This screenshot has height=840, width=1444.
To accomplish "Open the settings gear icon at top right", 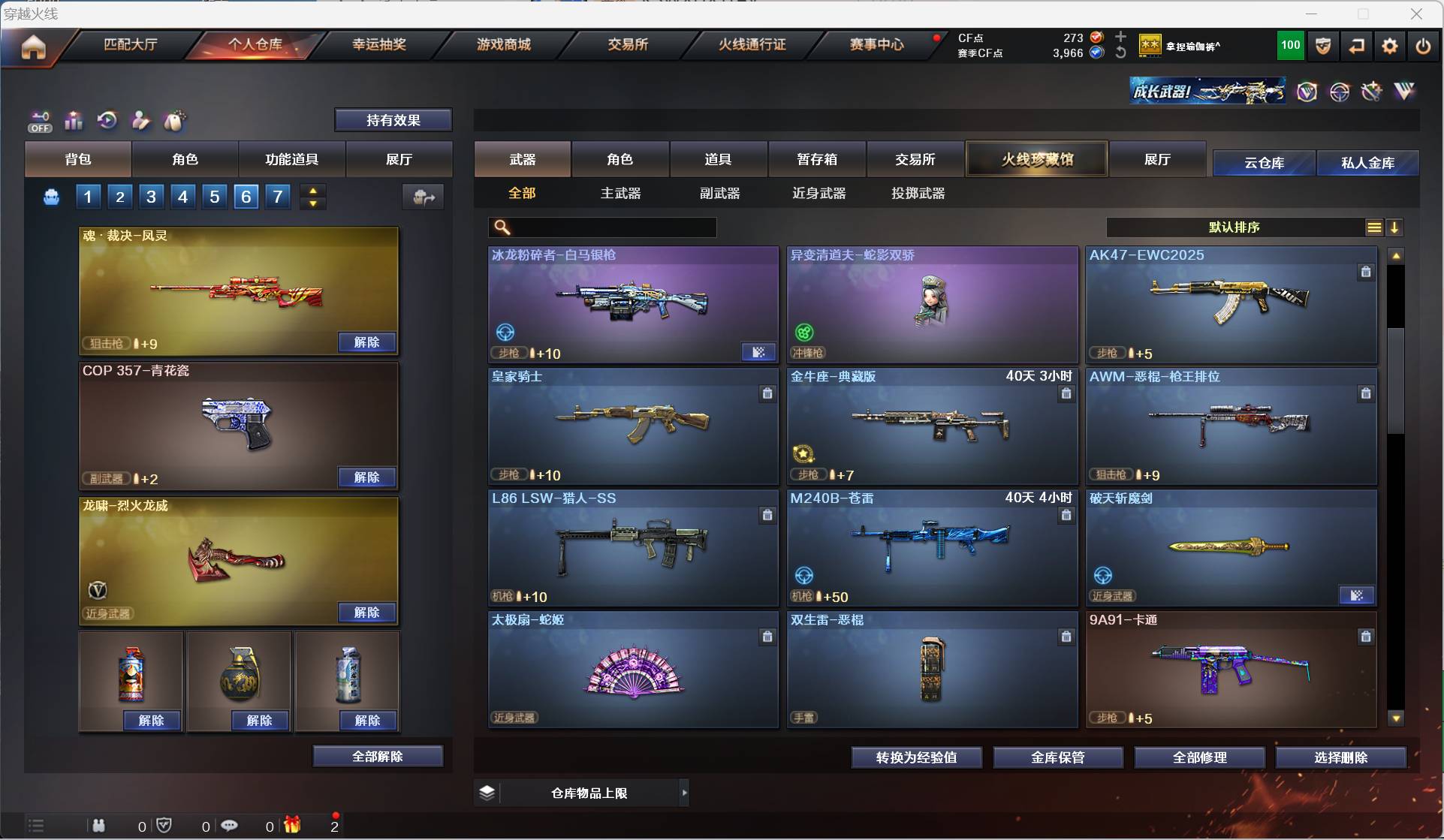I will coord(1388,46).
